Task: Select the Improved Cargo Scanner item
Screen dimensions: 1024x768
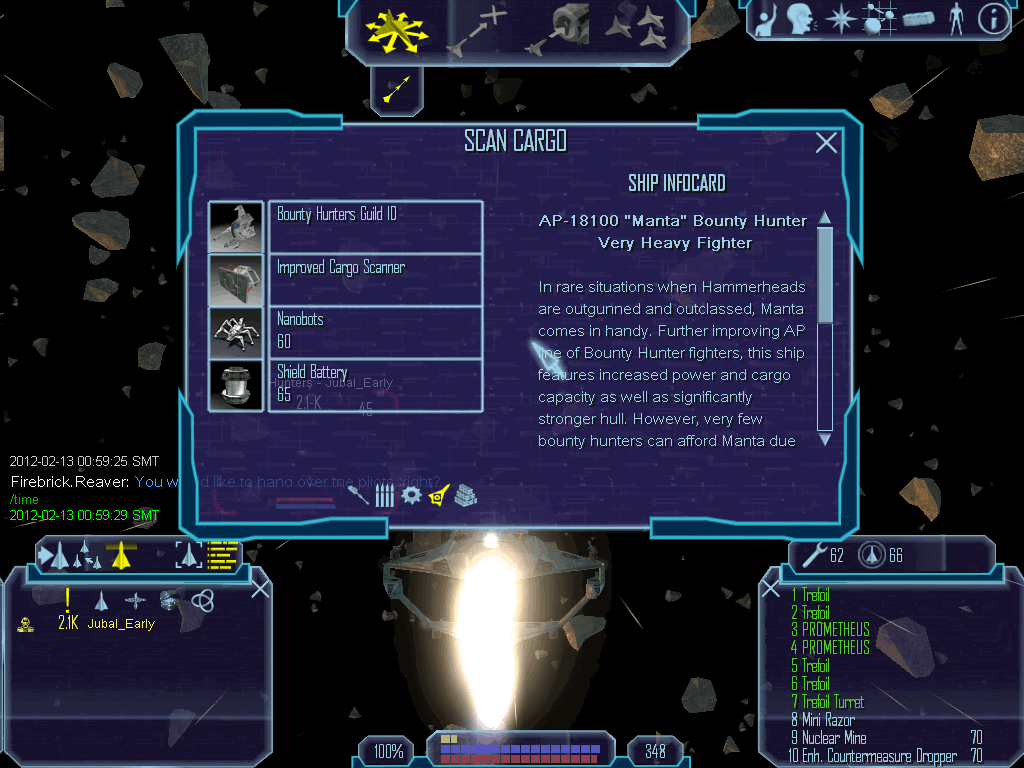Action: [375, 279]
